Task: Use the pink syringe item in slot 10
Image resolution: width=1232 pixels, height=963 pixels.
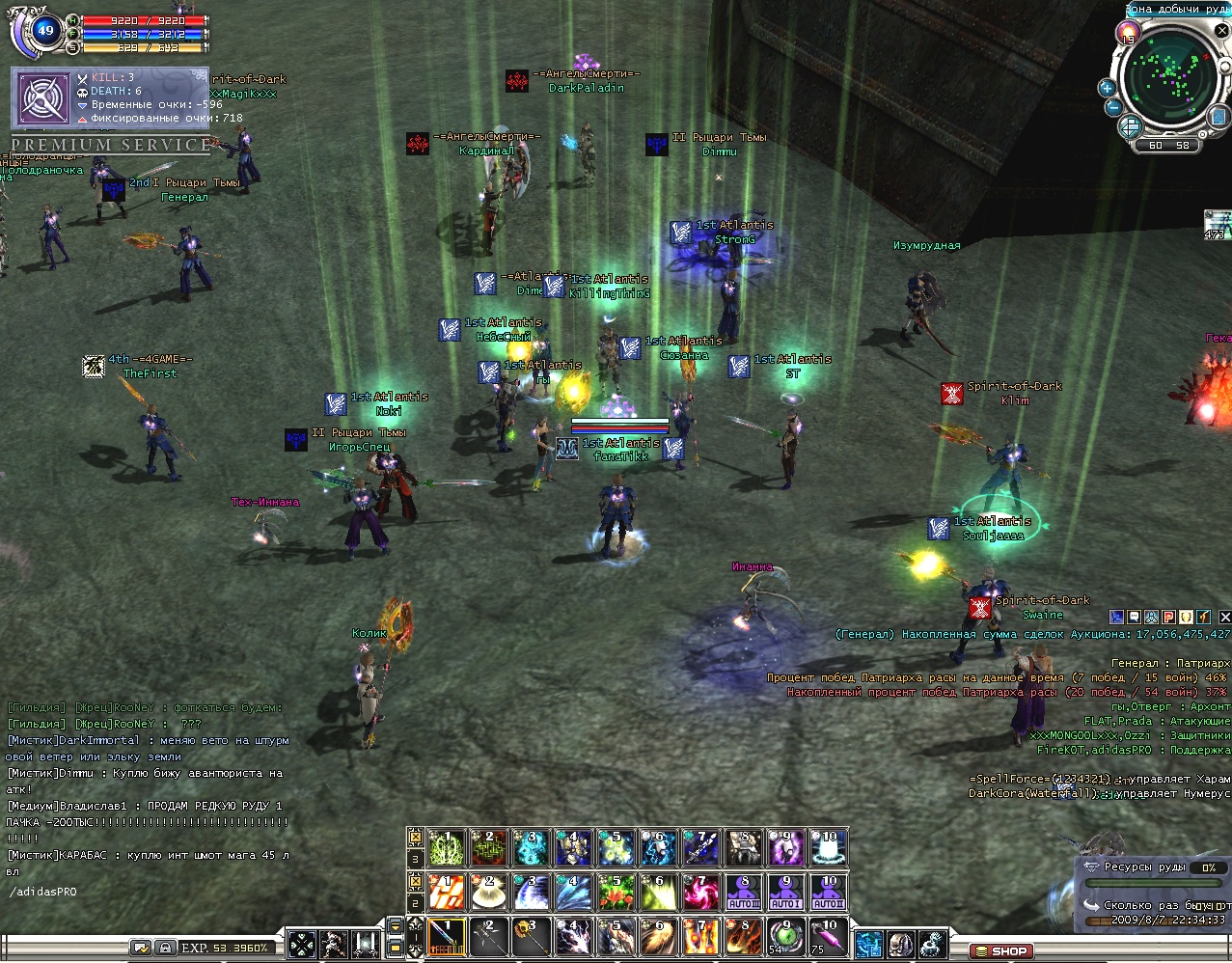Action: pos(829,938)
